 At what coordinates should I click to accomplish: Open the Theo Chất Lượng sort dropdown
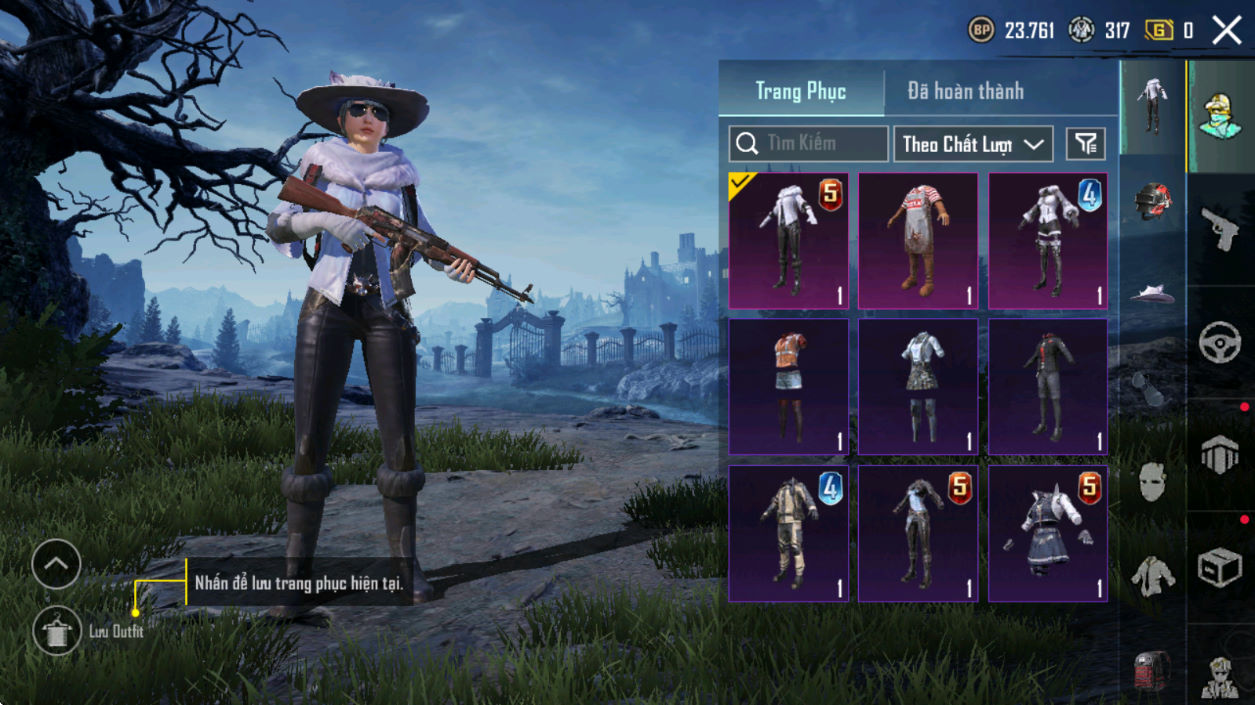pyautogui.click(x=973, y=144)
